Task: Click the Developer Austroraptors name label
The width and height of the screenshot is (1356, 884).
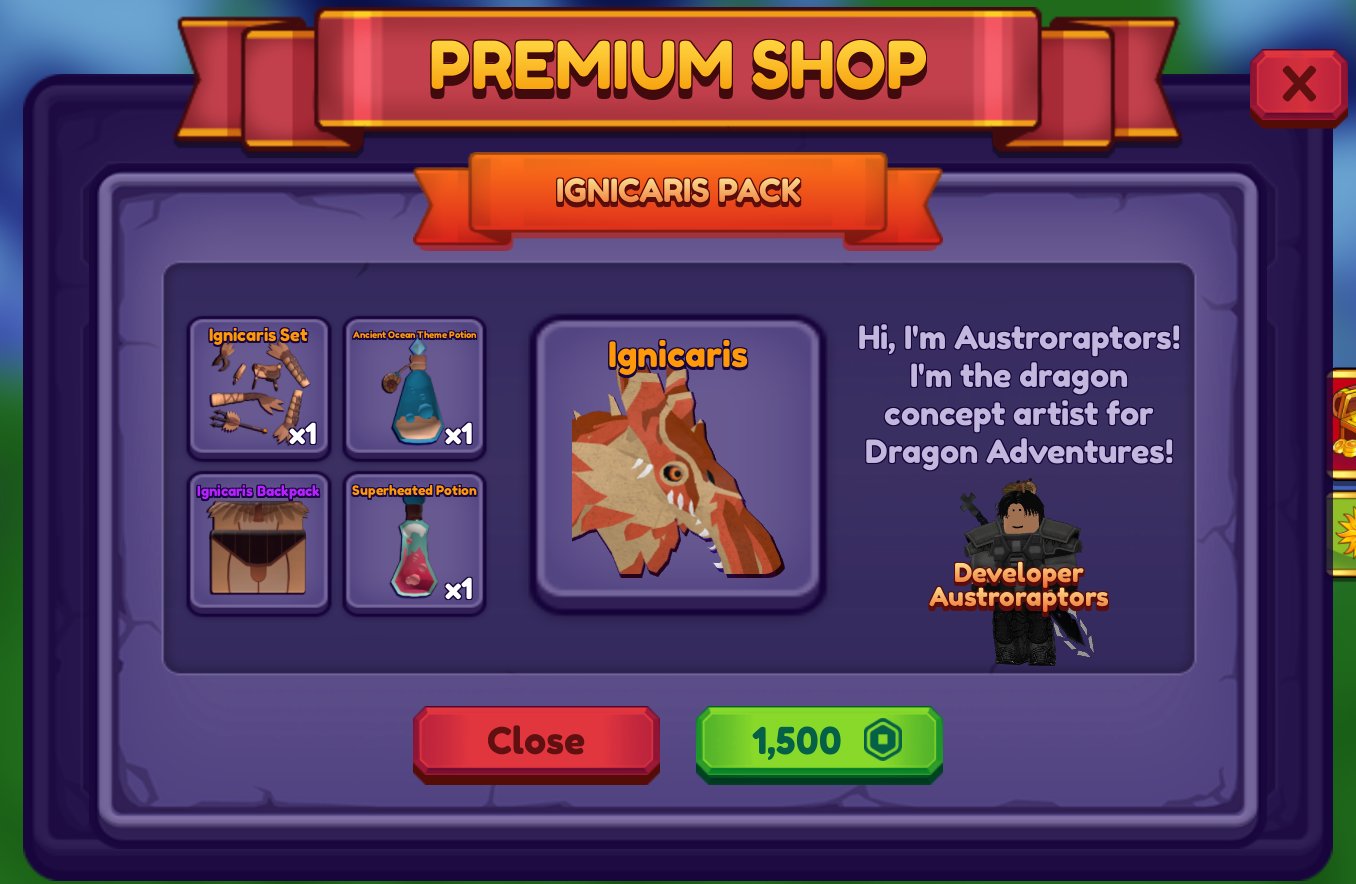Action: [1018, 585]
